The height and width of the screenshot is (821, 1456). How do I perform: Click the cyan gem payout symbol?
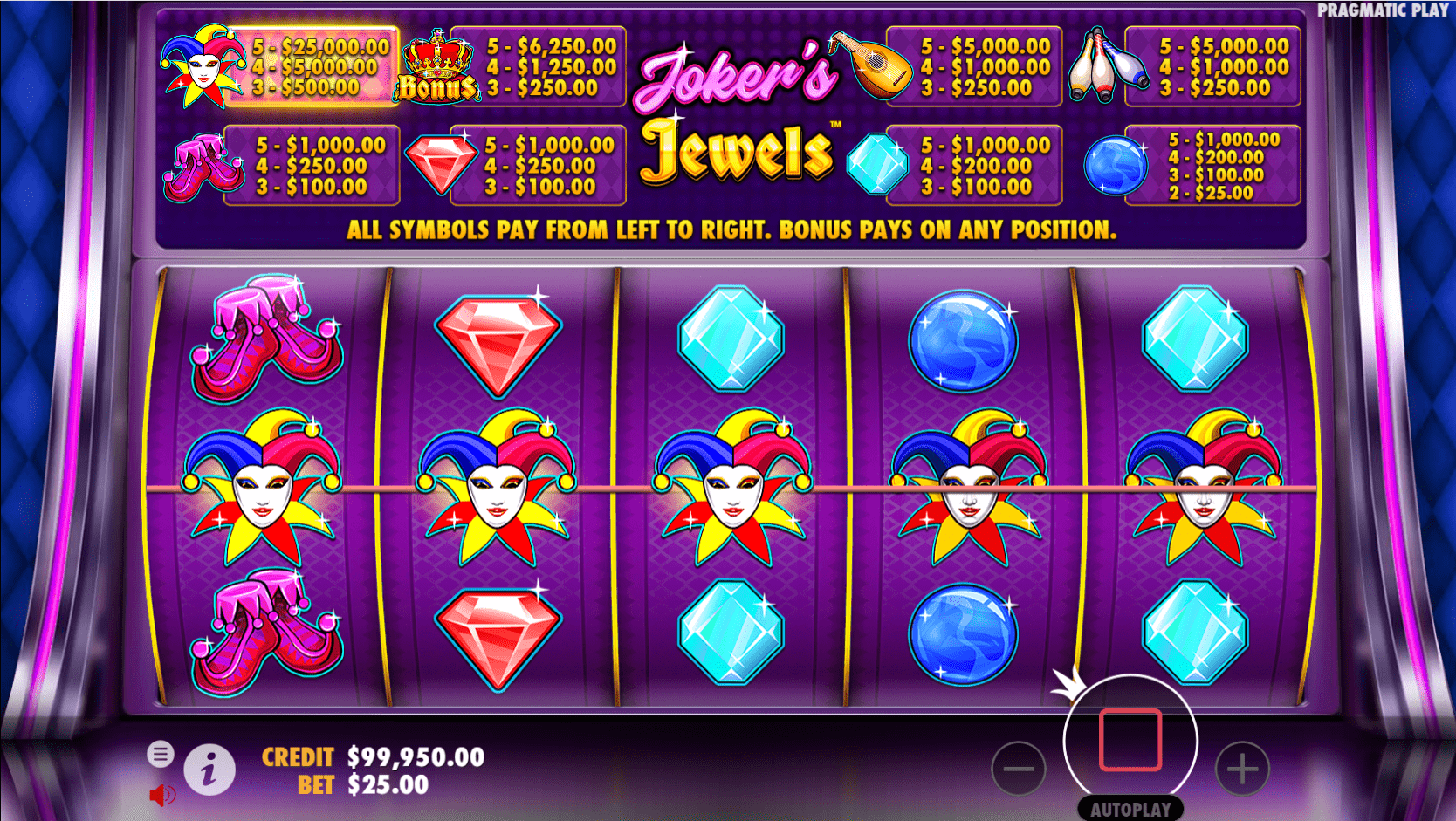(x=876, y=164)
